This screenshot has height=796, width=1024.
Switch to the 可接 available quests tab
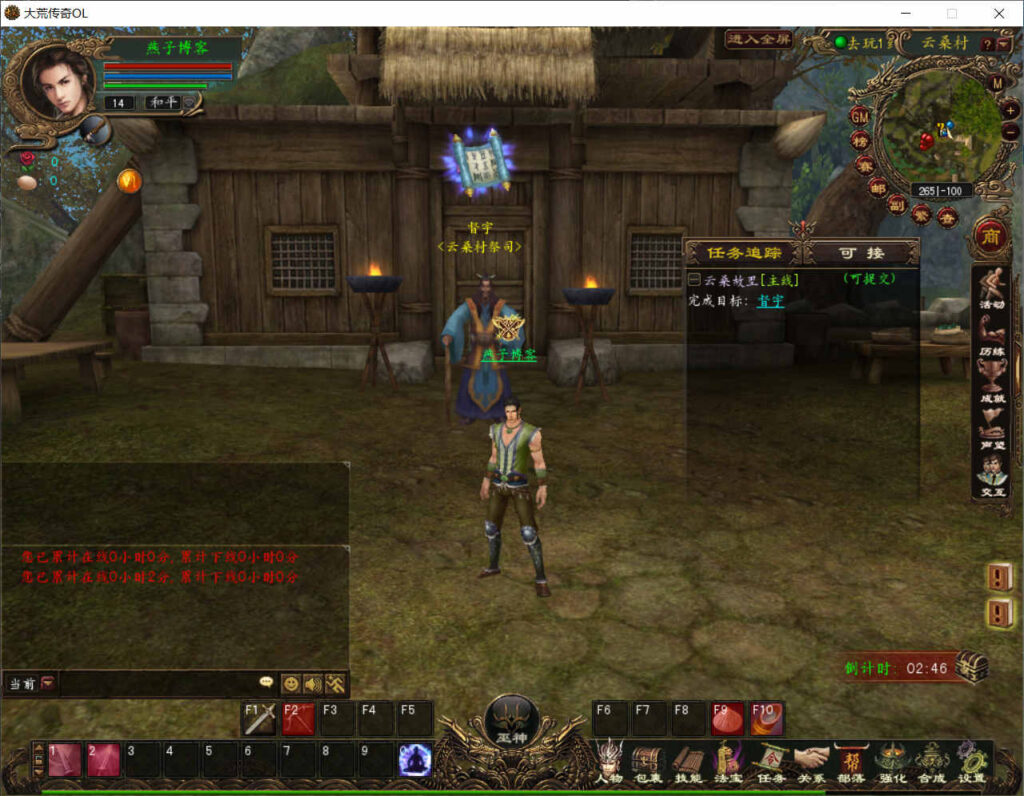tap(861, 253)
